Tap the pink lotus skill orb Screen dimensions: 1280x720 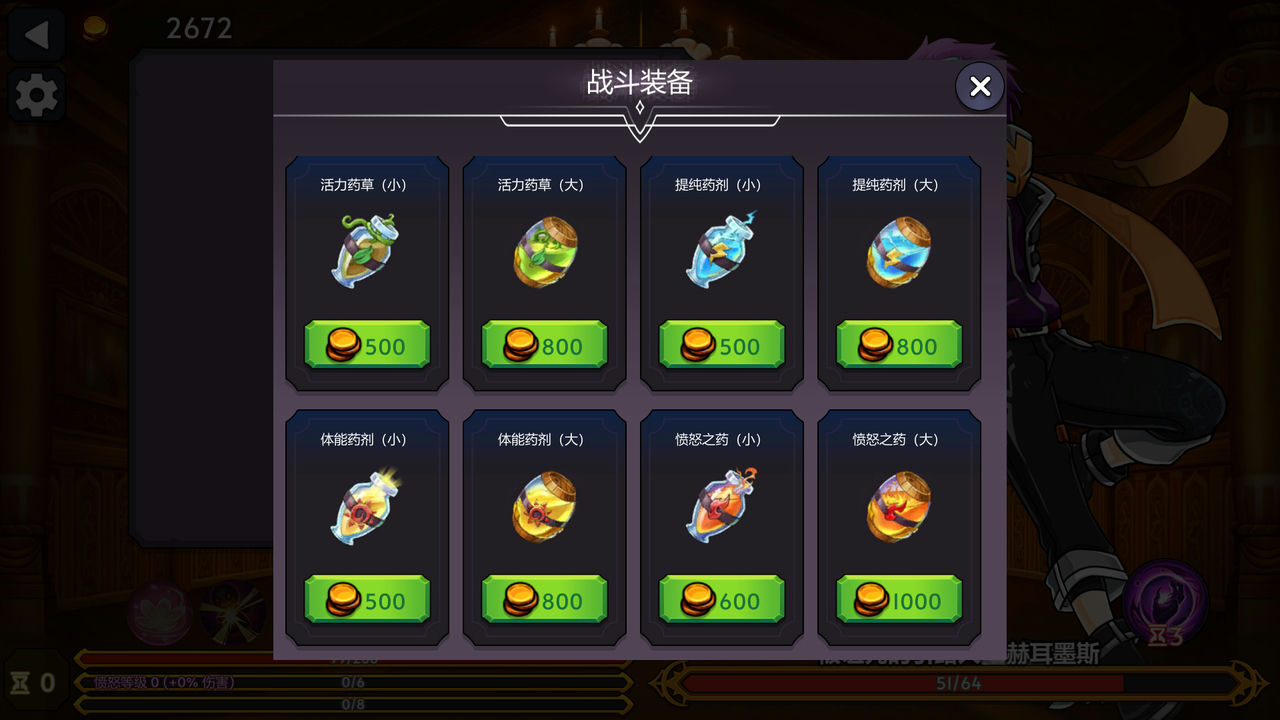[x=160, y=614]
